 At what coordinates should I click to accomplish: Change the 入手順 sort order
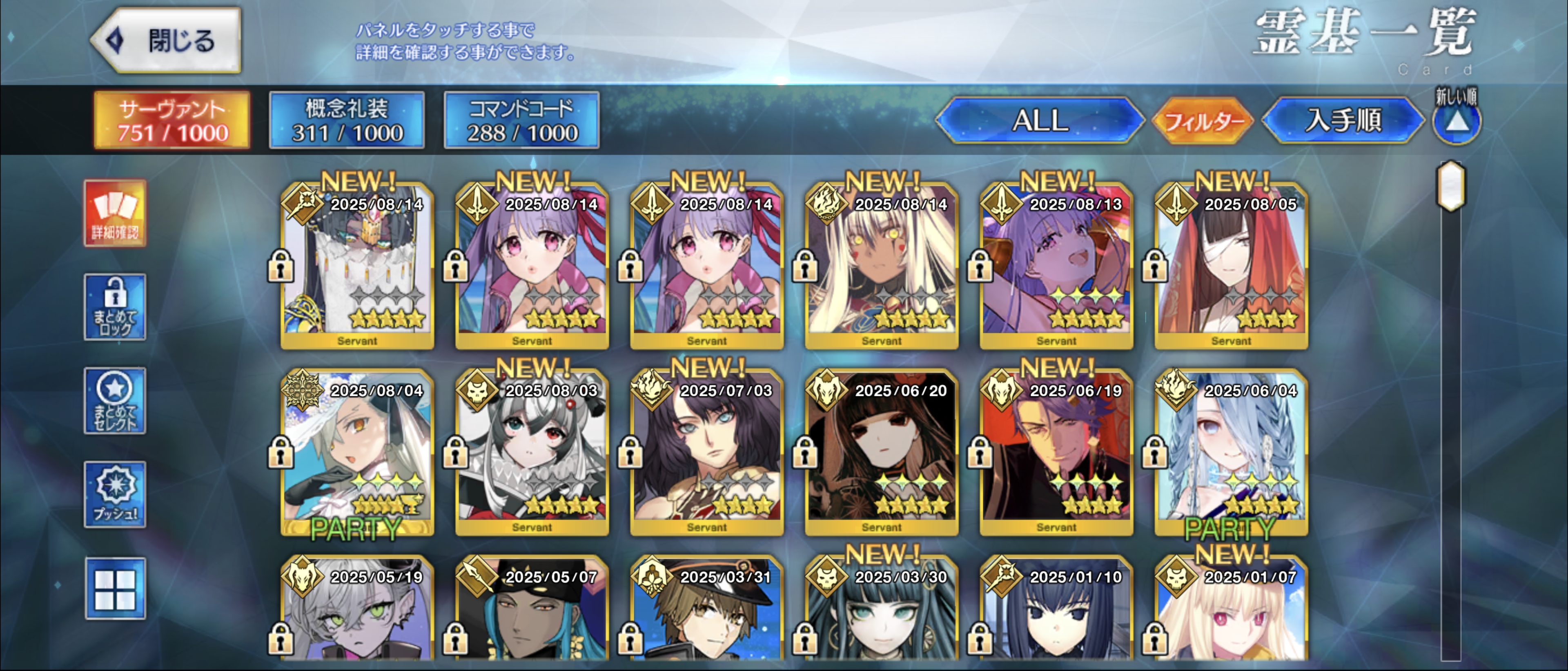pos(1343,120)
